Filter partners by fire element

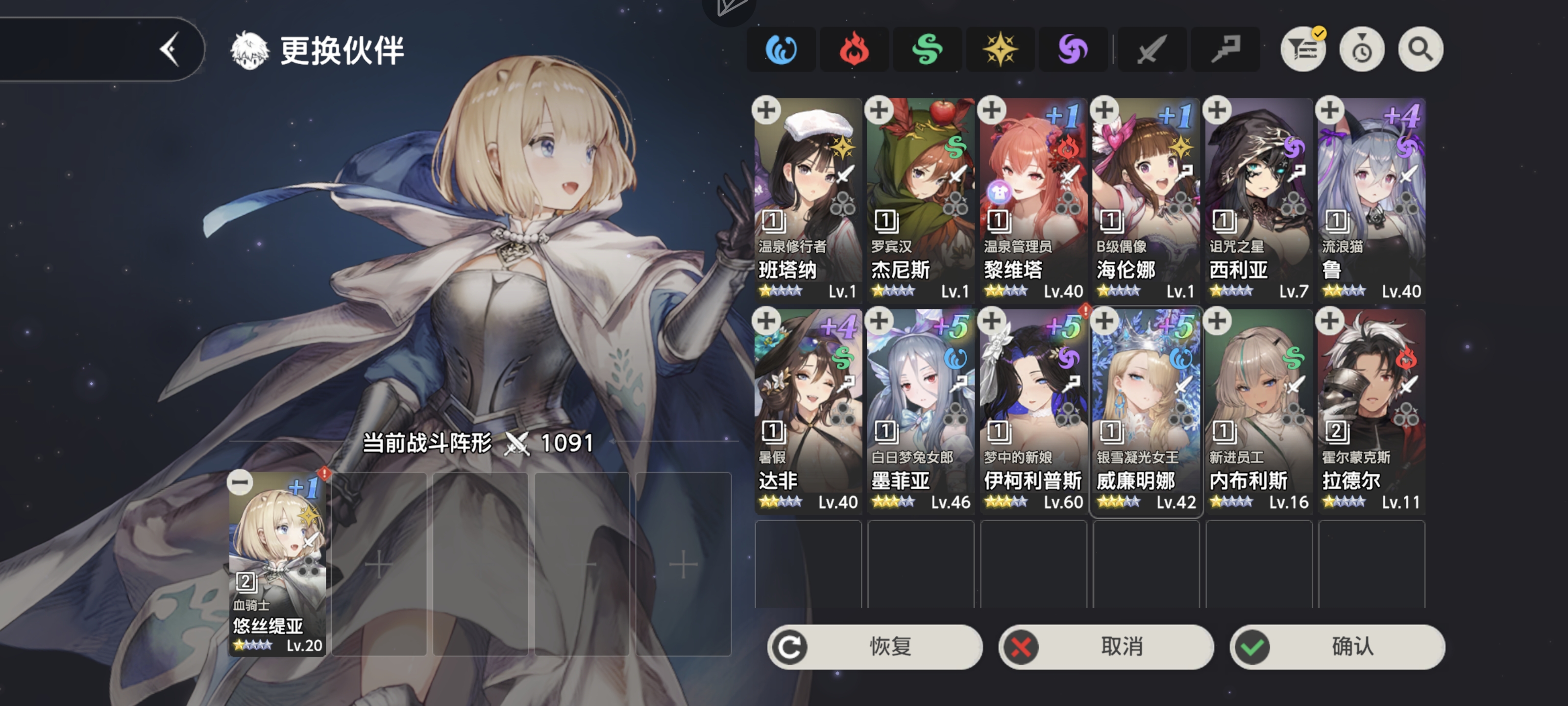click(x=854, y=50)
